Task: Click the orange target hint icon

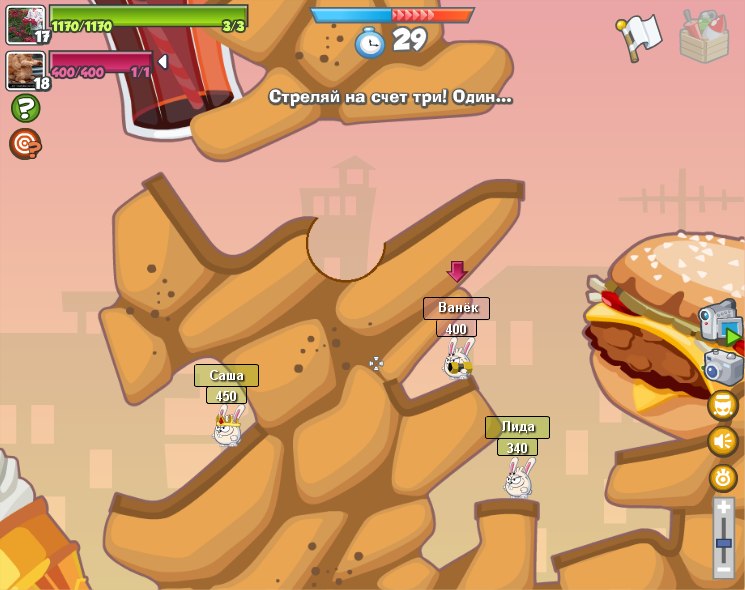Action: [x=25, y=144]
